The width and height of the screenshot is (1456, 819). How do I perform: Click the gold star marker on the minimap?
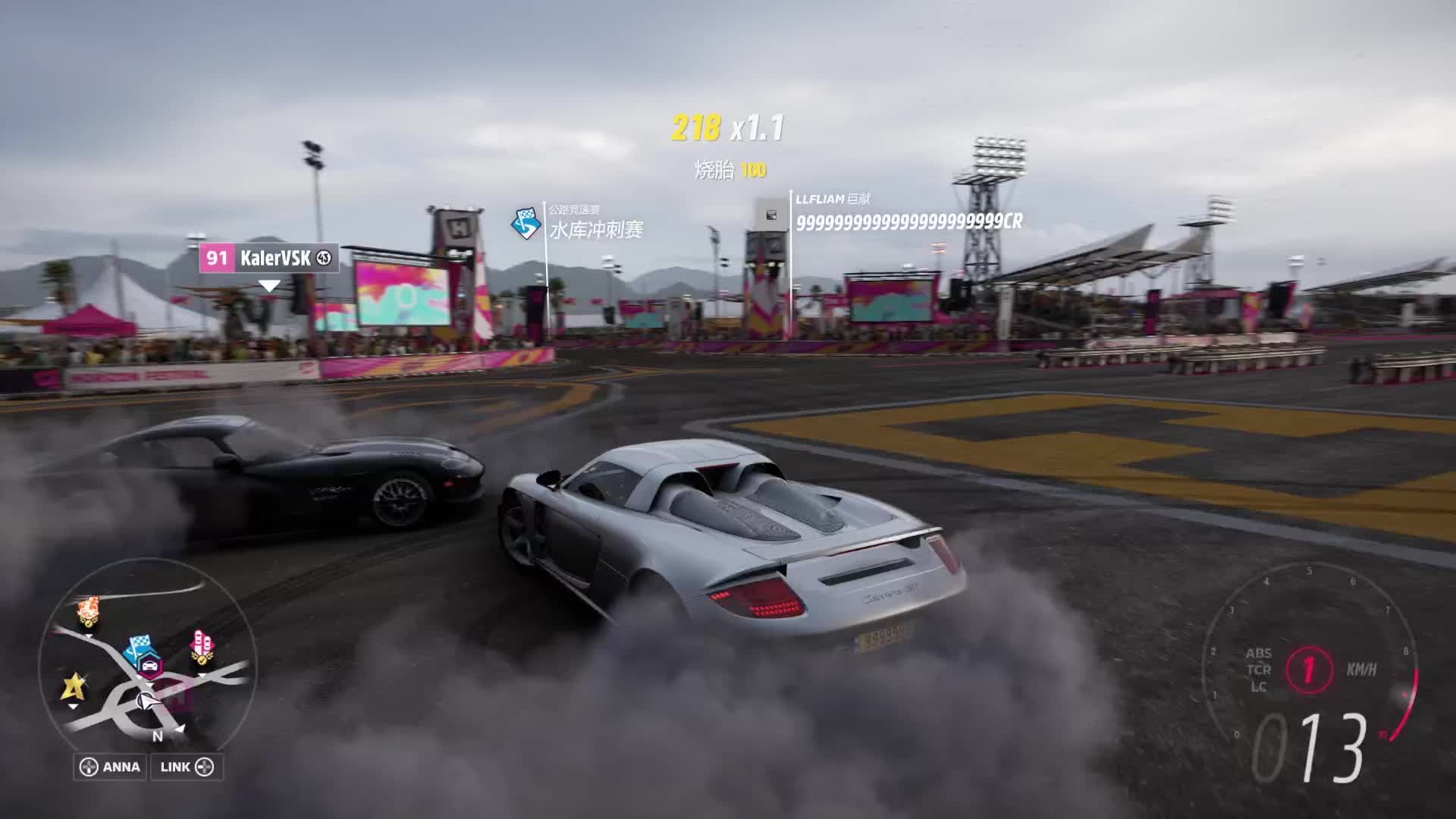(x=73, y=687)
